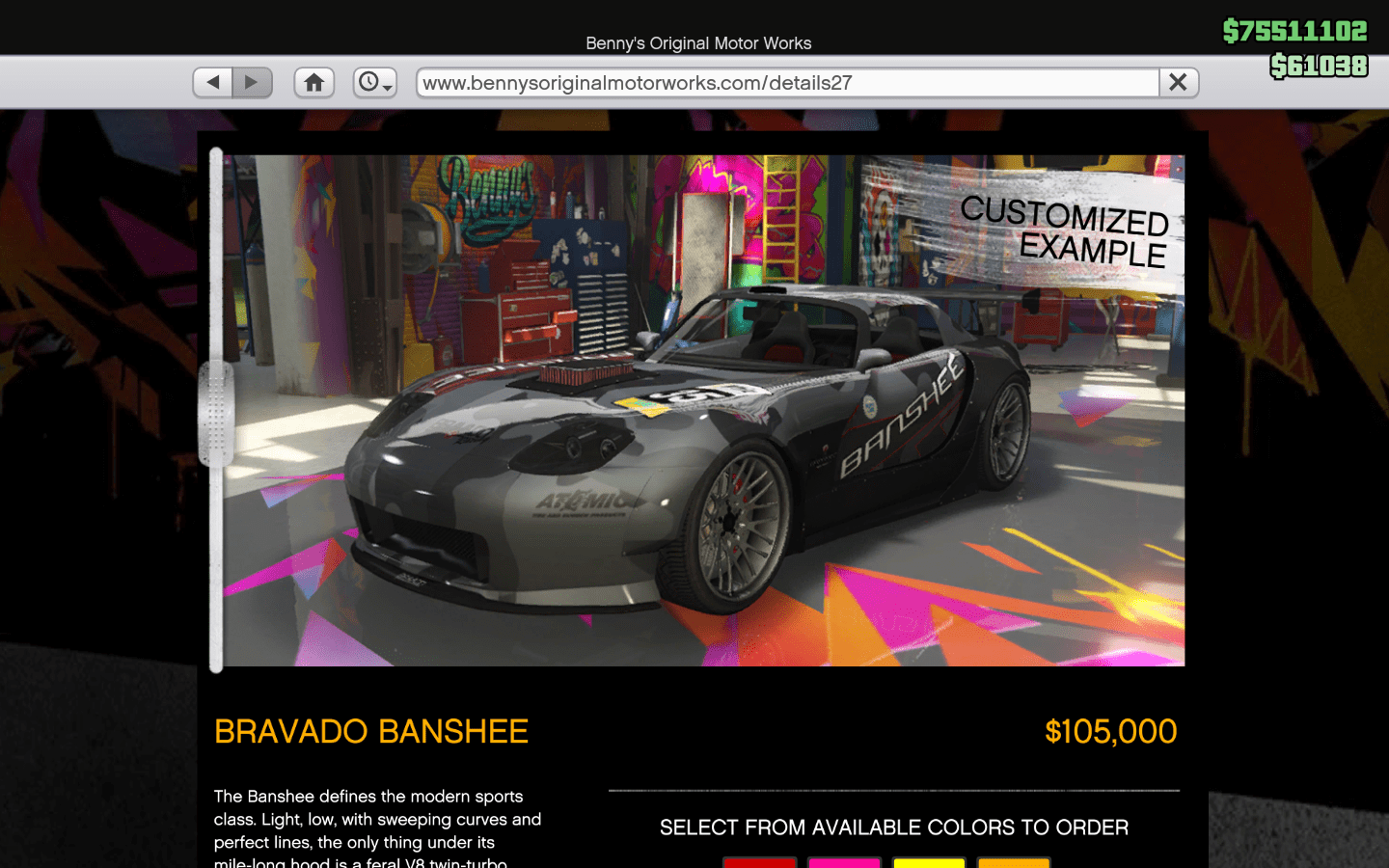Click the bennysoriginalmotorworks.com address bar
Image resolution: width=1389 pixels, height=868 pixels.
point(786,83)
